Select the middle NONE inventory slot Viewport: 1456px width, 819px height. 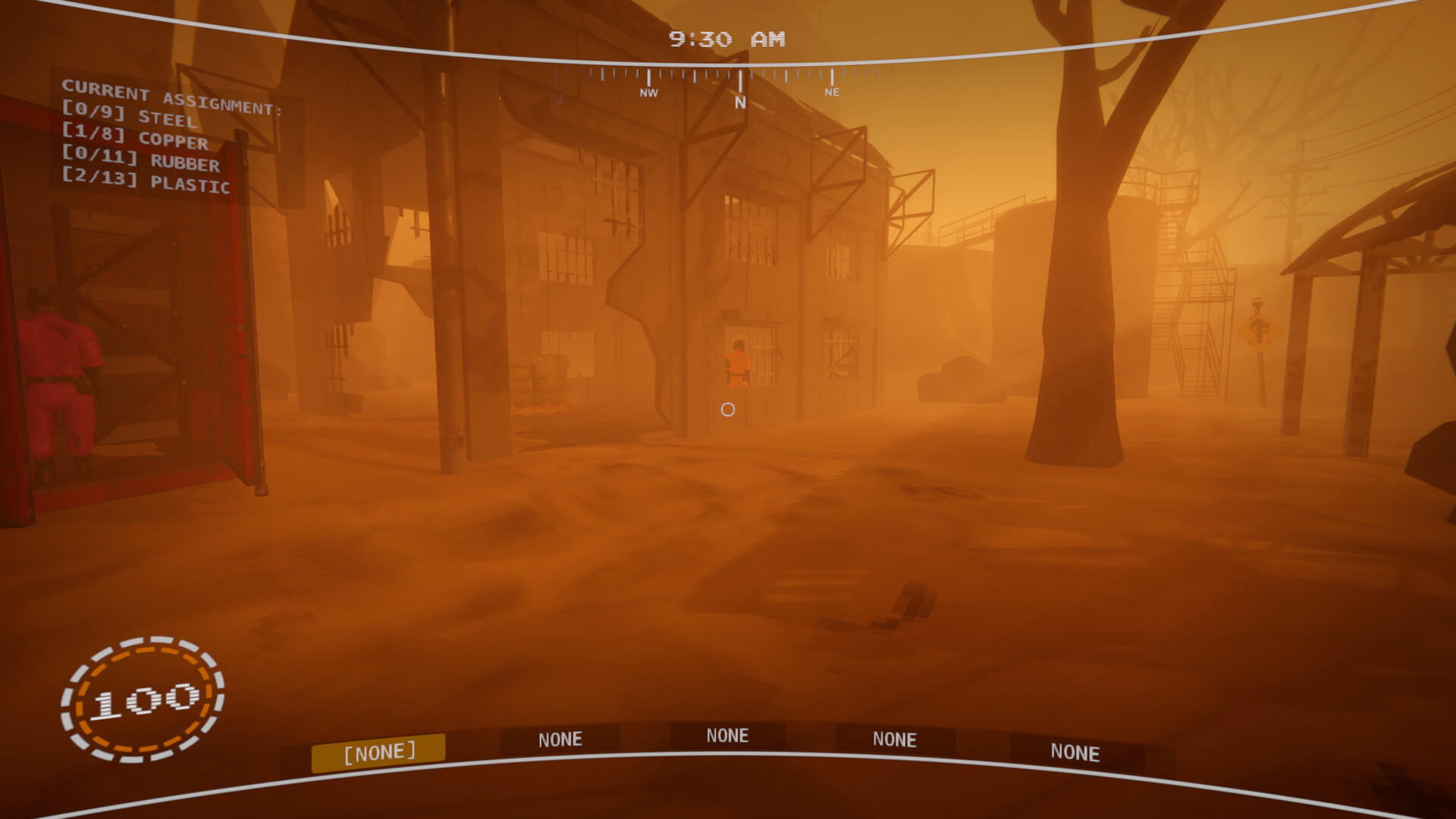tap(728, 735)
